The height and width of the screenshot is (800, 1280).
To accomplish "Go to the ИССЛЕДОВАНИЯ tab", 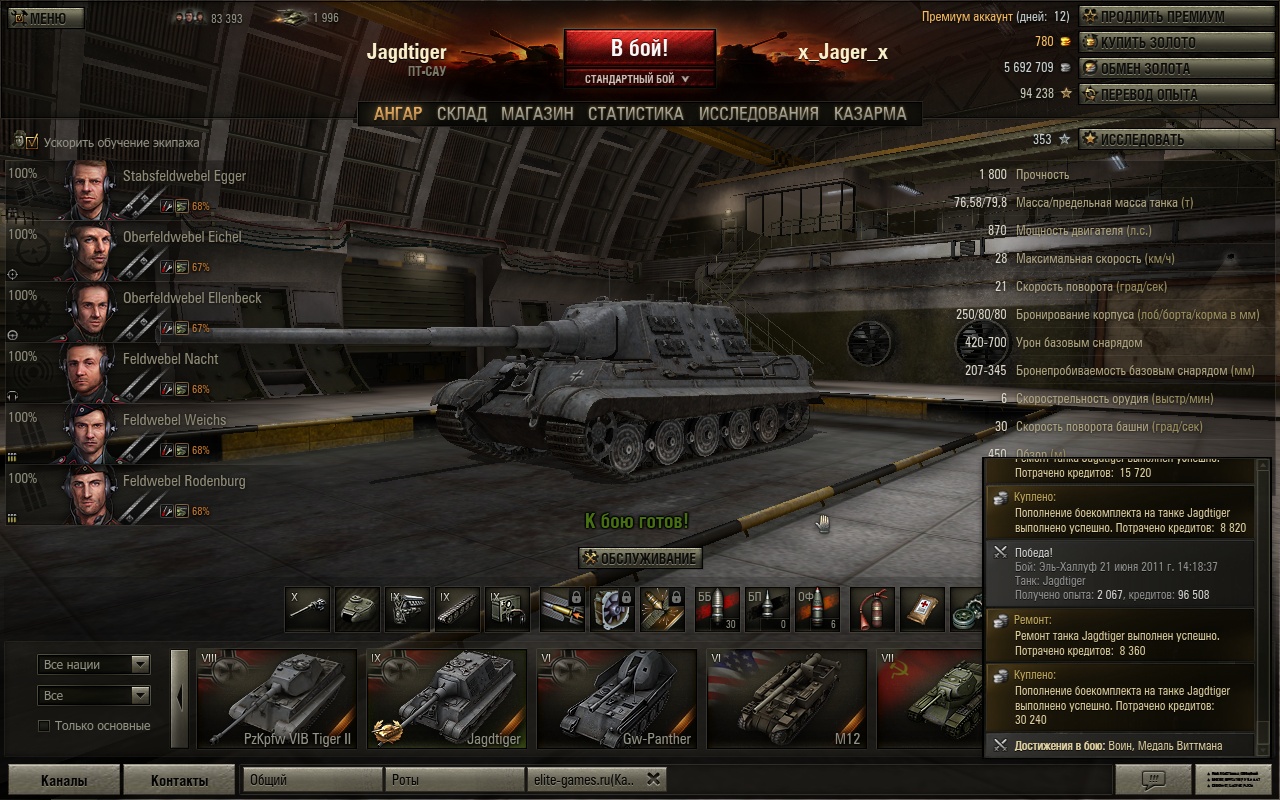I will 758,114.
